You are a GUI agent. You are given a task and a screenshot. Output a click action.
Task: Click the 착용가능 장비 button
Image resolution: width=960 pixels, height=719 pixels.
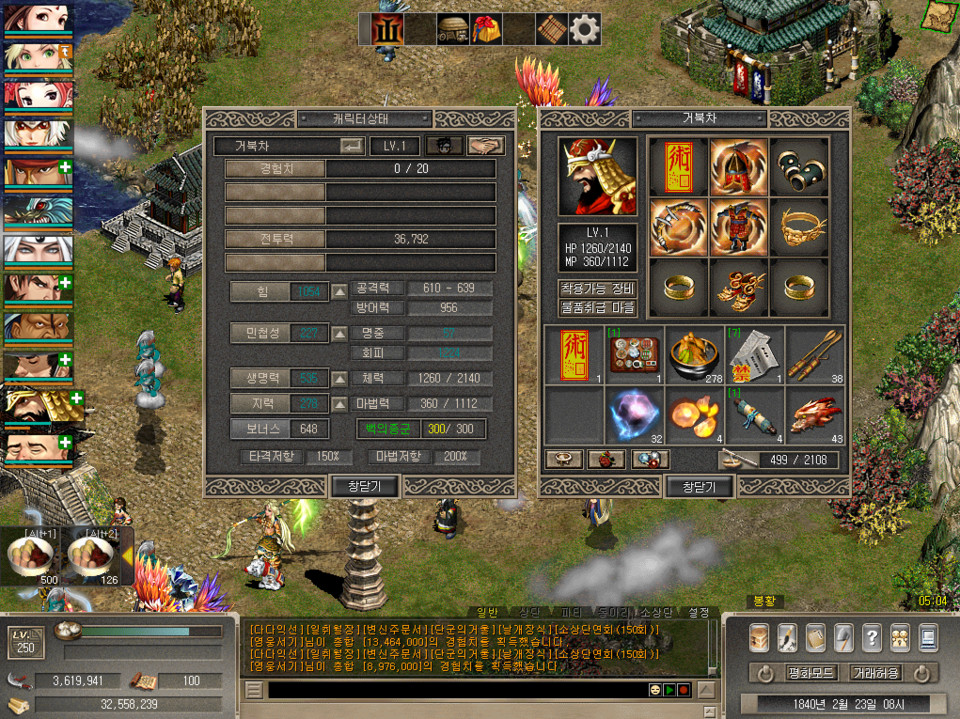point(597,289)
